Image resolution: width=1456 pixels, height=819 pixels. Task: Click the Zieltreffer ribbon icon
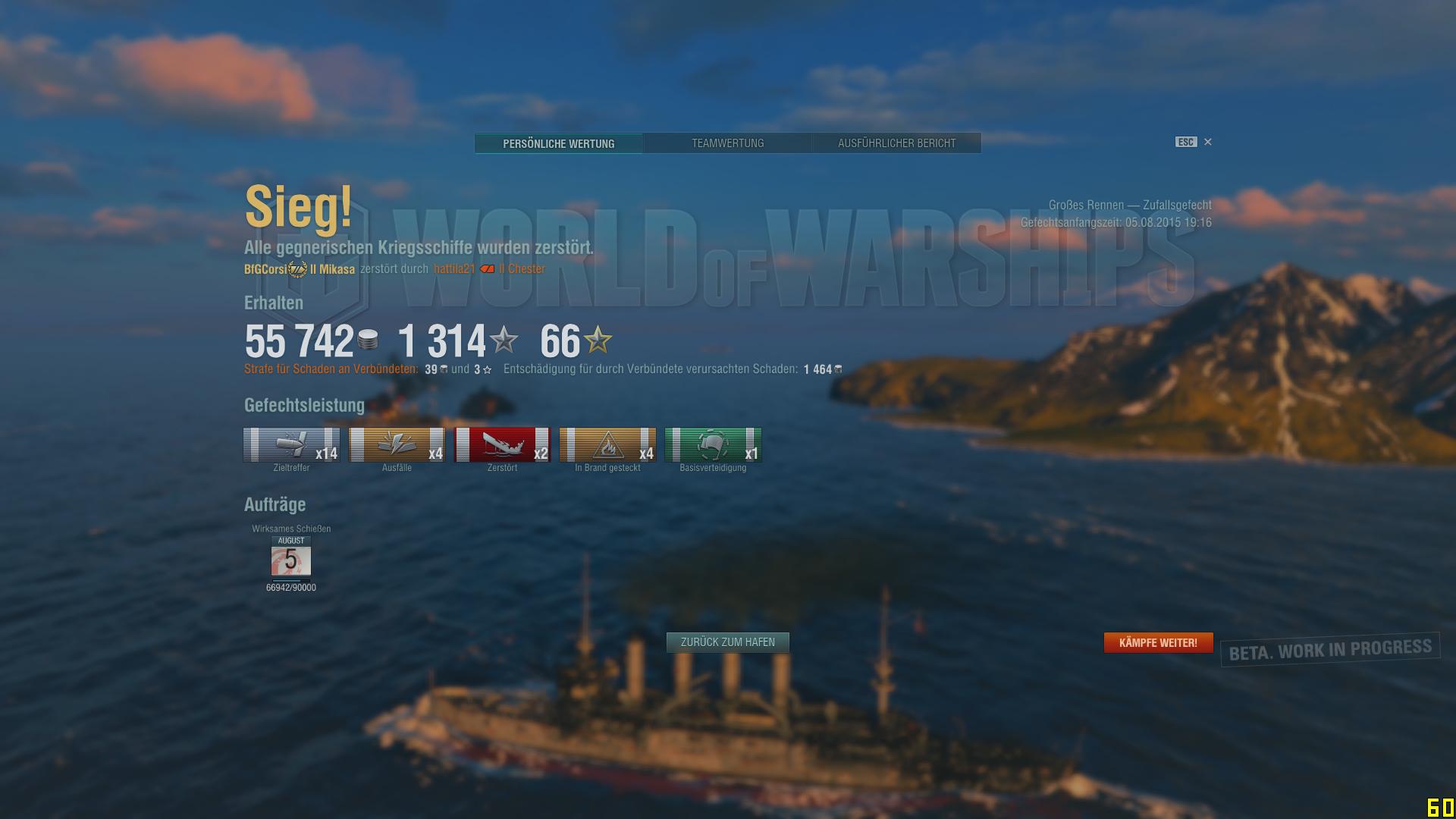pyautogui.click(x=290, y=444)
